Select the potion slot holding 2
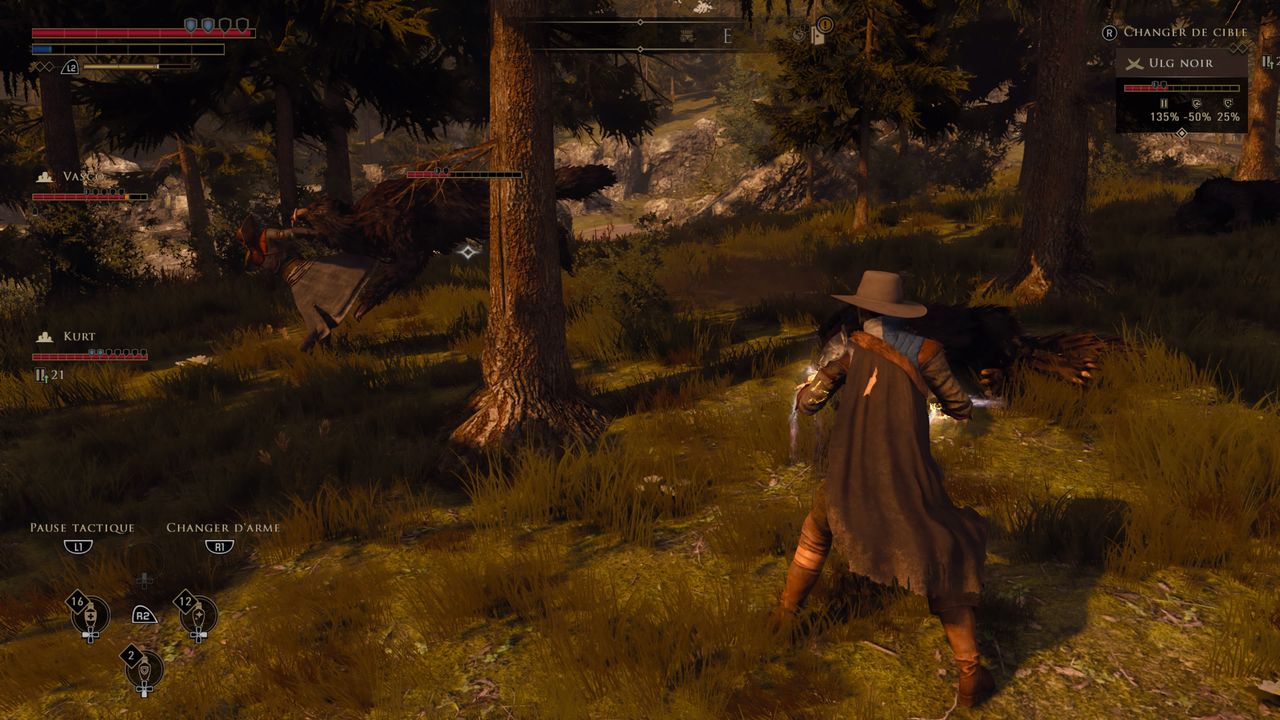 (x=144, y=668)
